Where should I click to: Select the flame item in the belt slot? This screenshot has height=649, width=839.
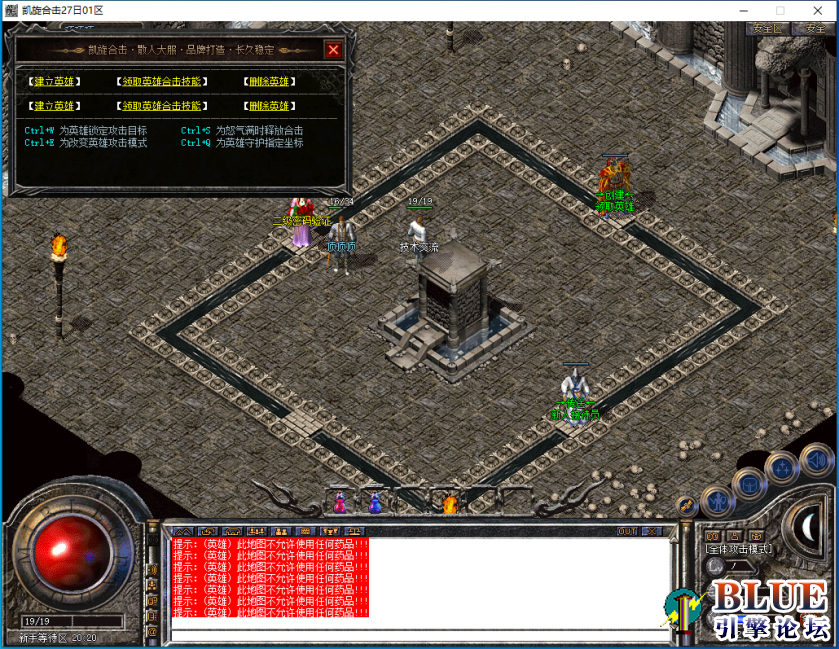coord(450,502)
